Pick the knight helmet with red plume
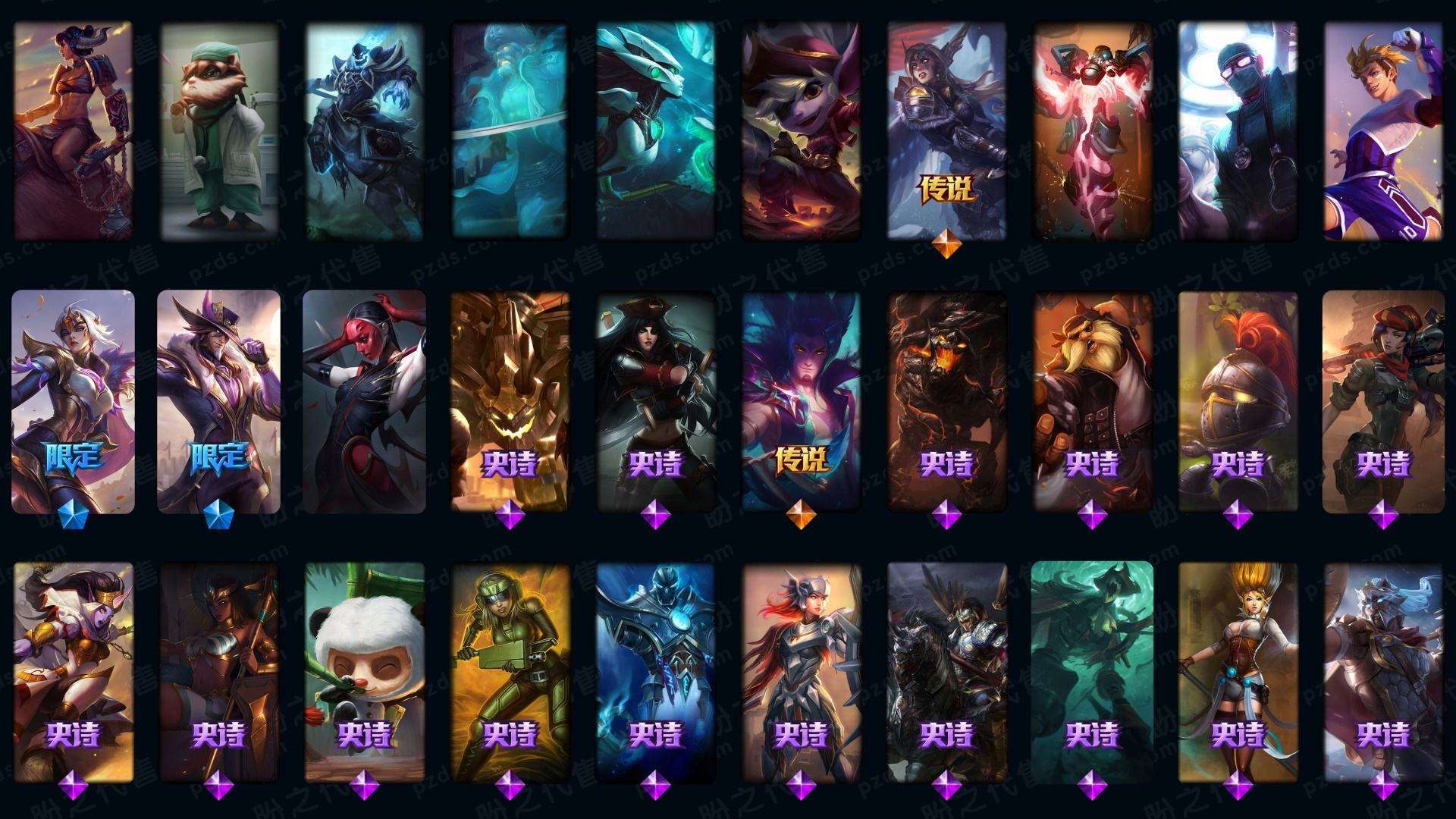Screen dimensions: 1456x819 tap(1238, 400)
